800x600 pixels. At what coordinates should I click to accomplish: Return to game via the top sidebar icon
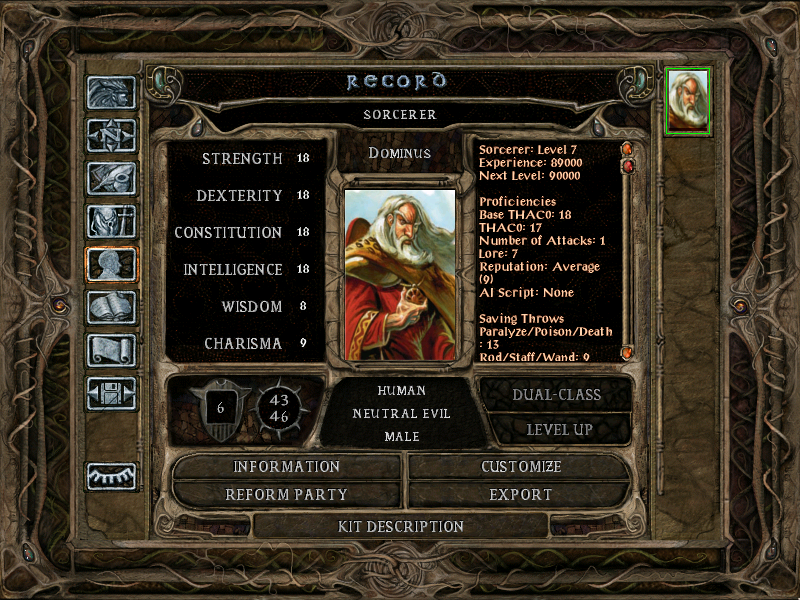(x=111, y=93)
